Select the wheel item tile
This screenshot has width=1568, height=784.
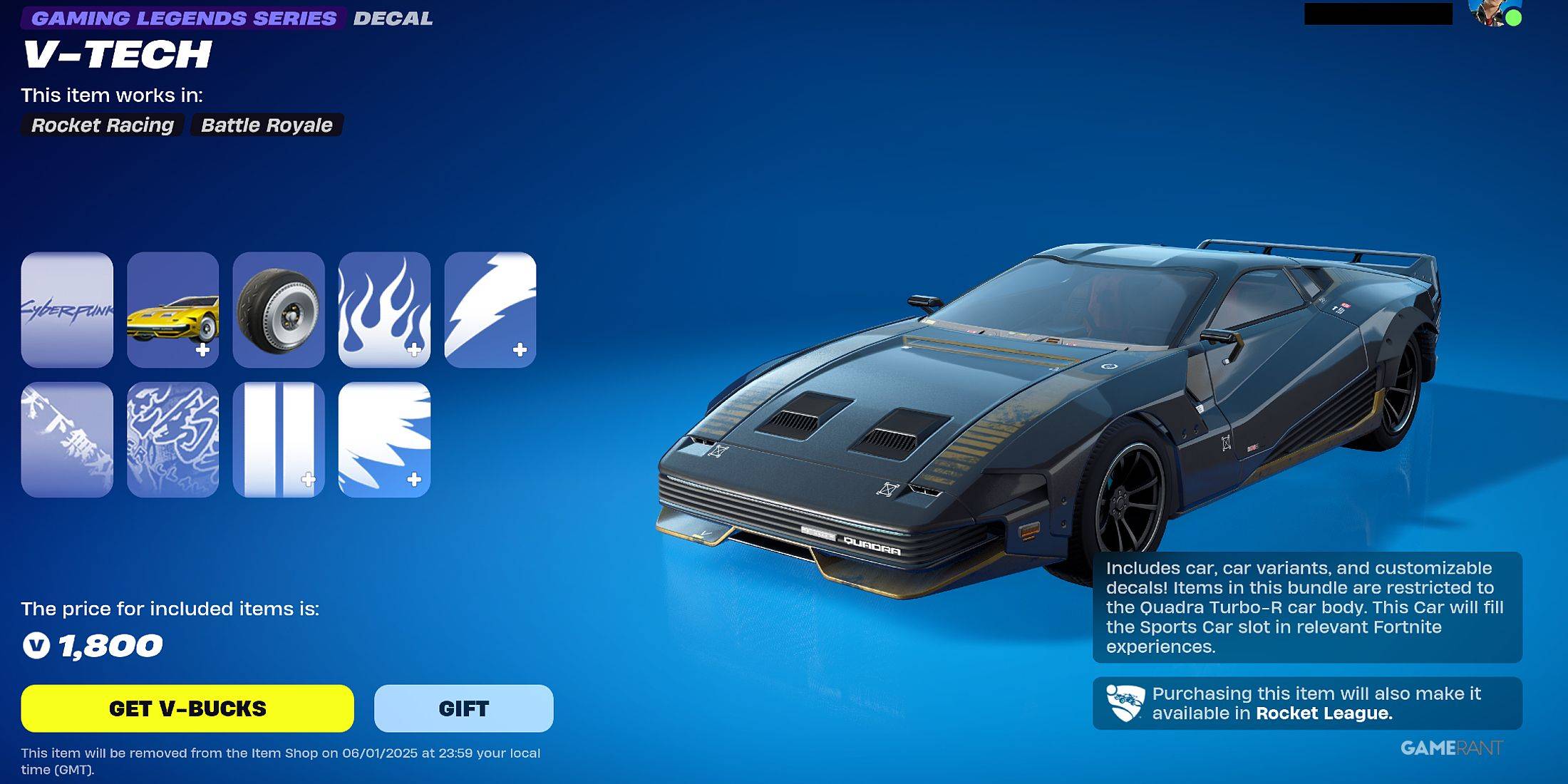click(279, 309)
